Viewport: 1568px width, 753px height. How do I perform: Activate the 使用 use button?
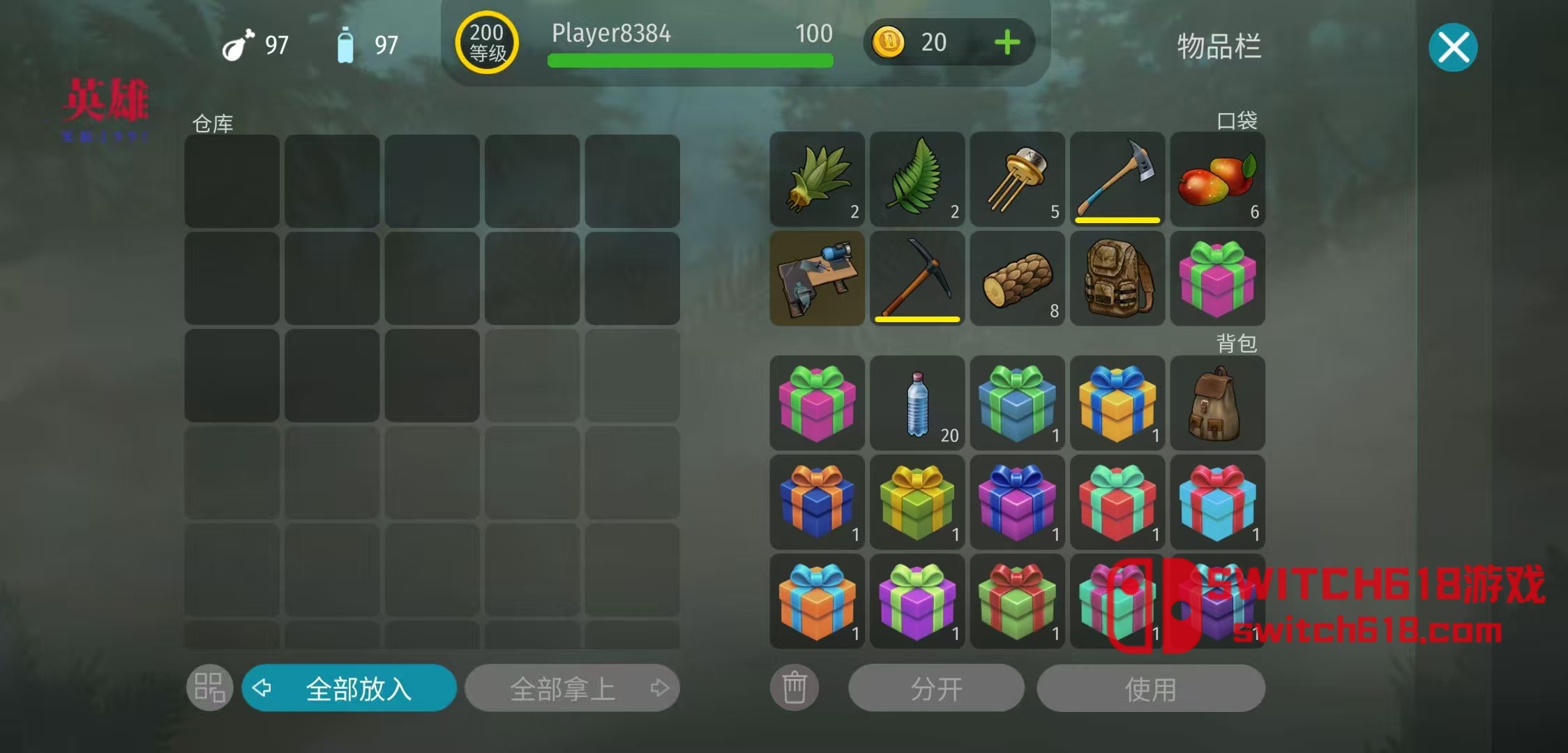[x=1150, y=688]
